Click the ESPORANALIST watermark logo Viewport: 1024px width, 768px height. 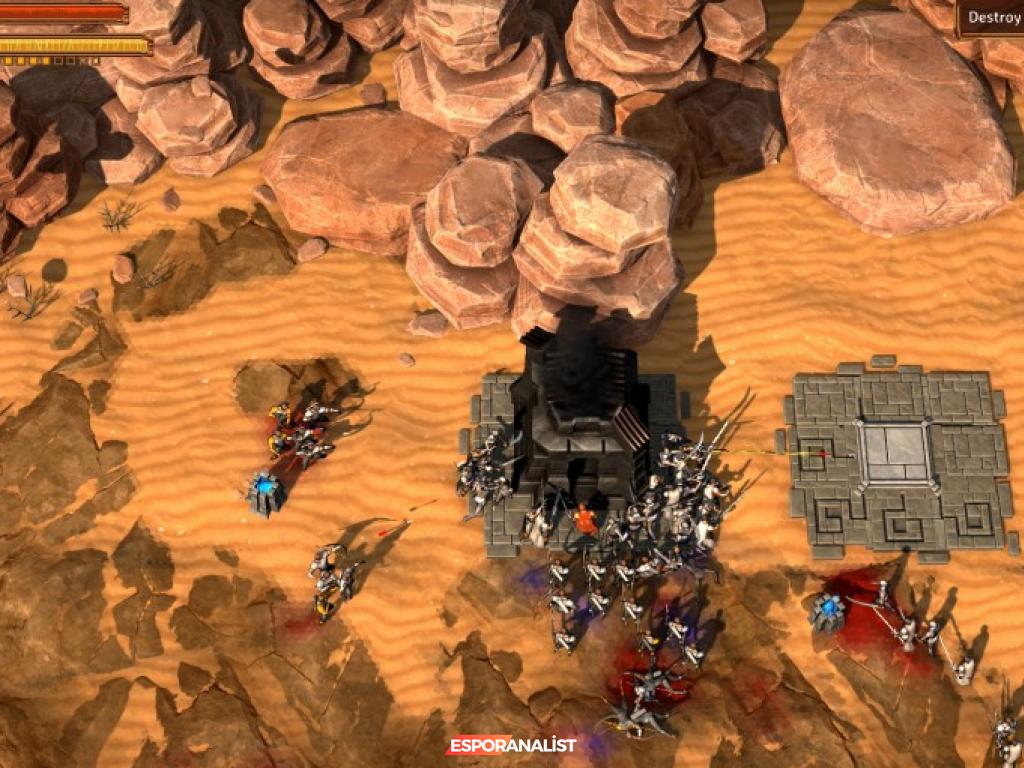[511, 745]
